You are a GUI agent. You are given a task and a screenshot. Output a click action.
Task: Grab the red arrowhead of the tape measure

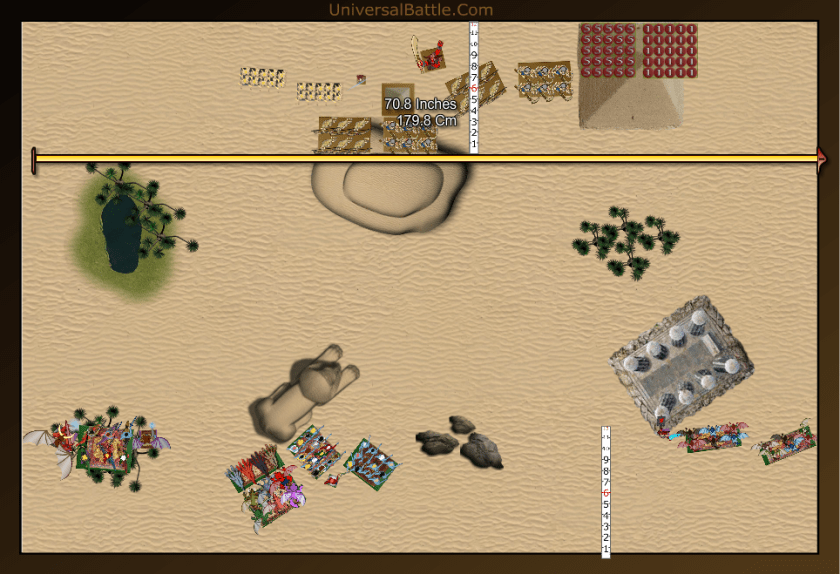822,158
